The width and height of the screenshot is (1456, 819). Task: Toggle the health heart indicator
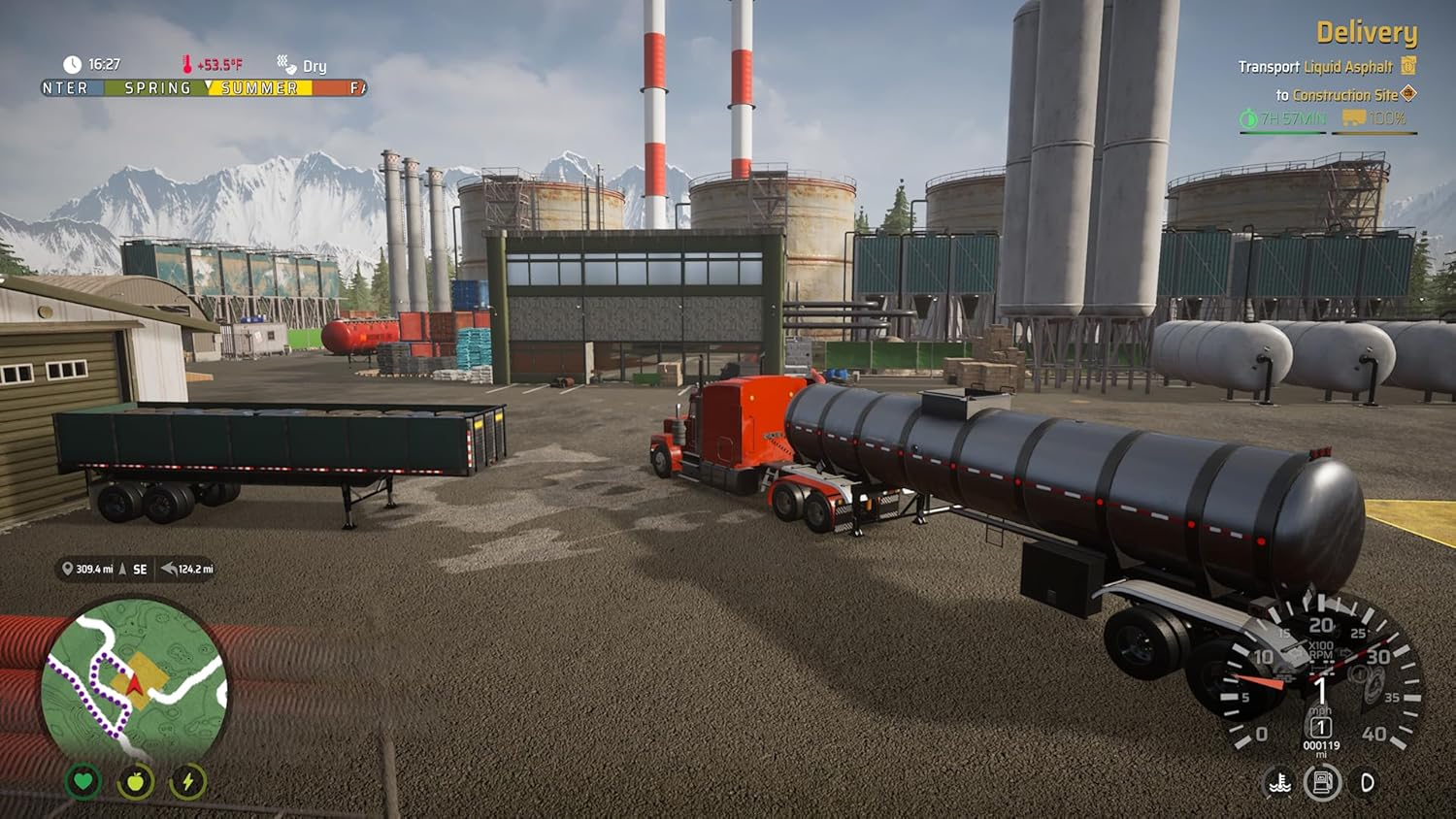83,782
